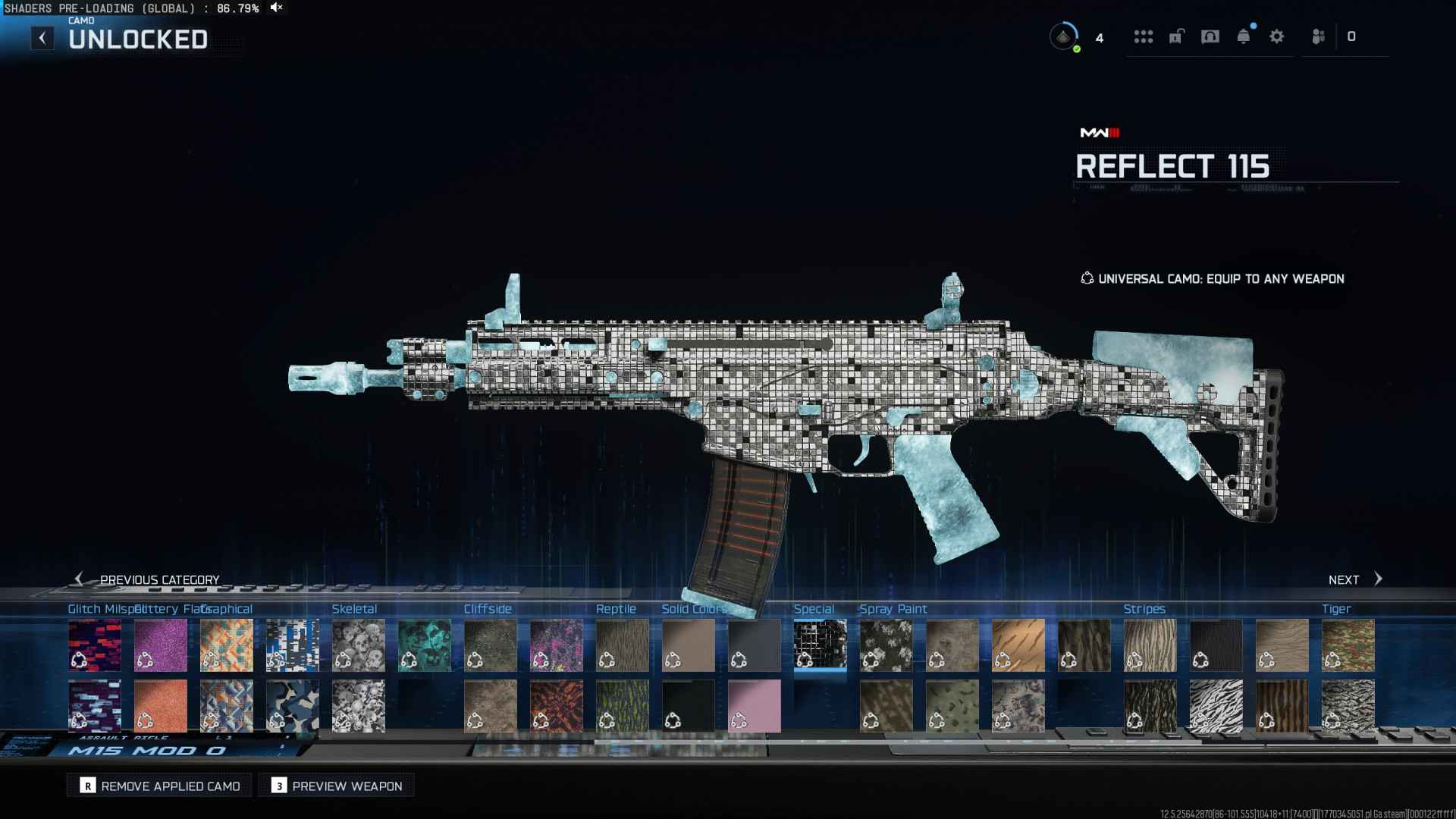Open the six-dot grid menu
Viewport: 1456px width, 819px height.
pos(1144,36)
